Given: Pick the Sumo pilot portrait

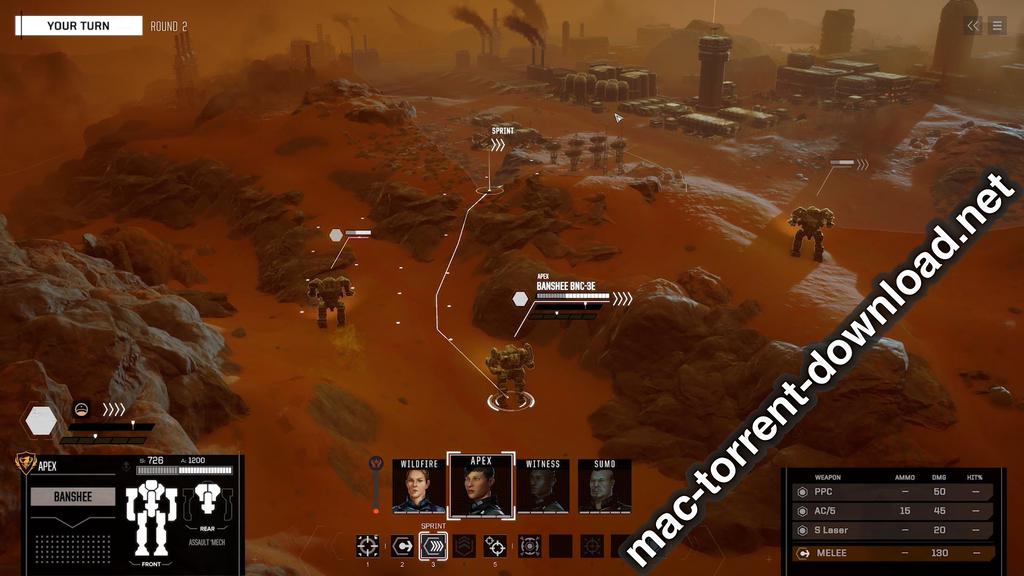Looking at the screenshot, I should point(604,488).
